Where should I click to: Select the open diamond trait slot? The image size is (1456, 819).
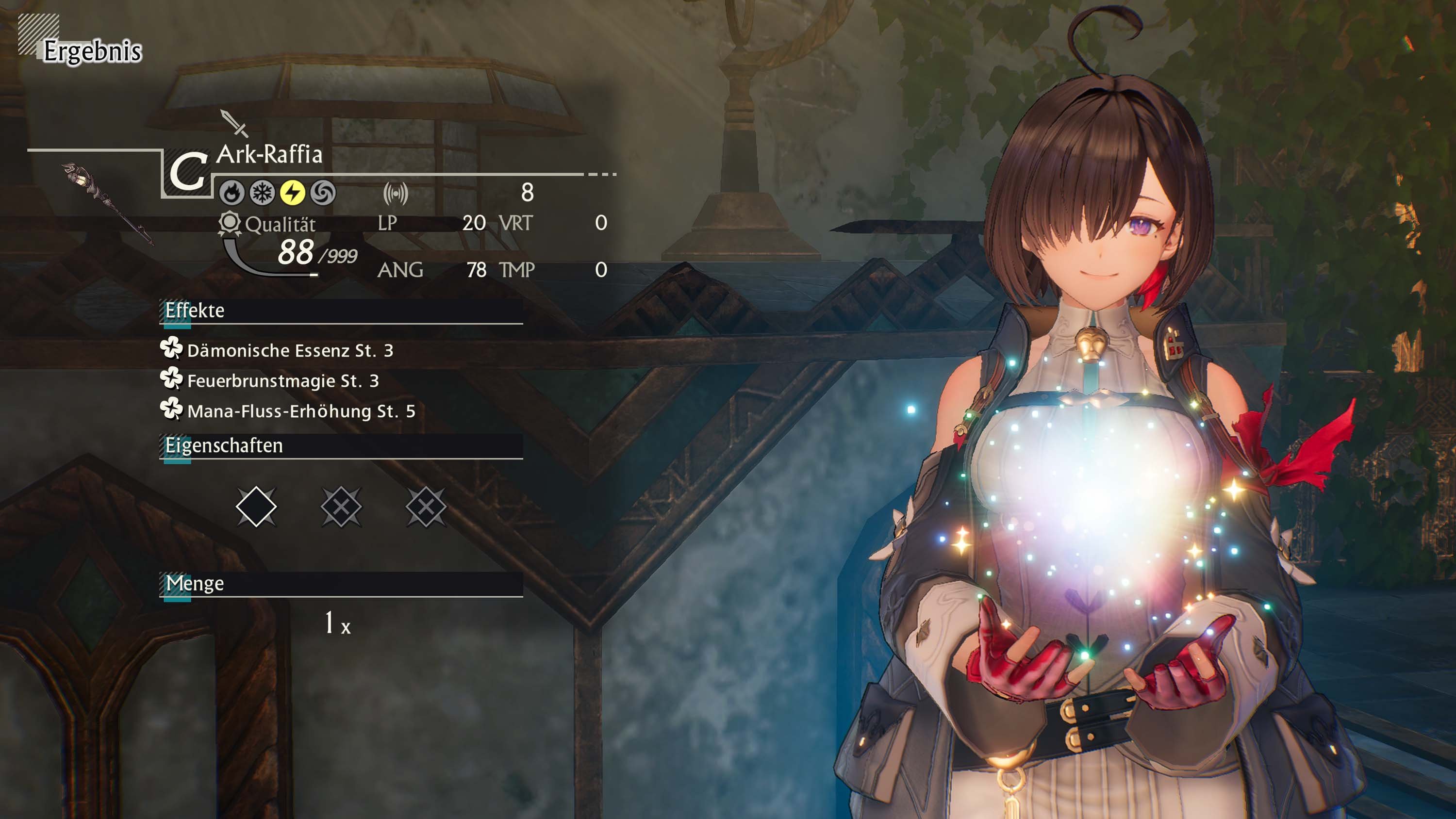click(x=256, y=507)
